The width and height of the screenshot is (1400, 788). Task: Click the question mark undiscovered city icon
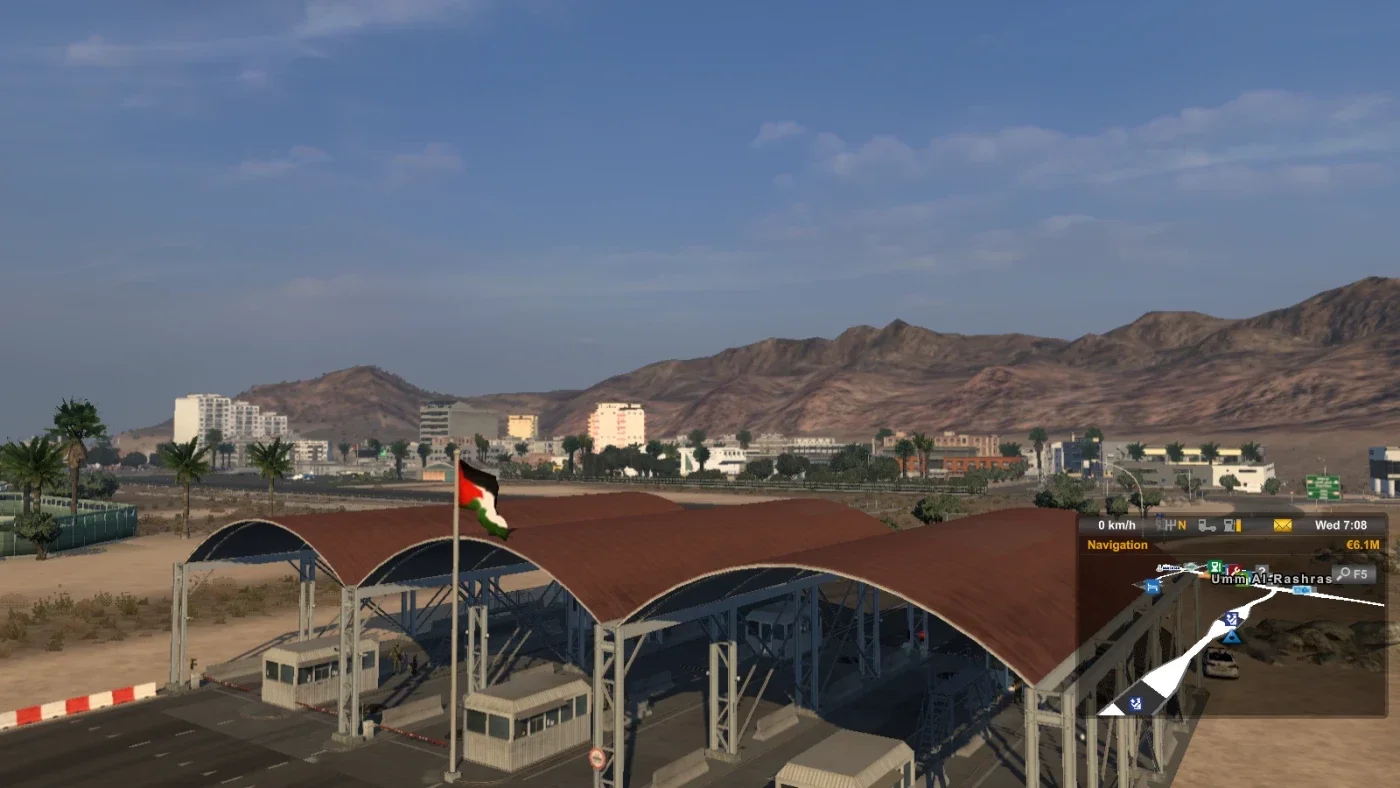pos(1261,570)
